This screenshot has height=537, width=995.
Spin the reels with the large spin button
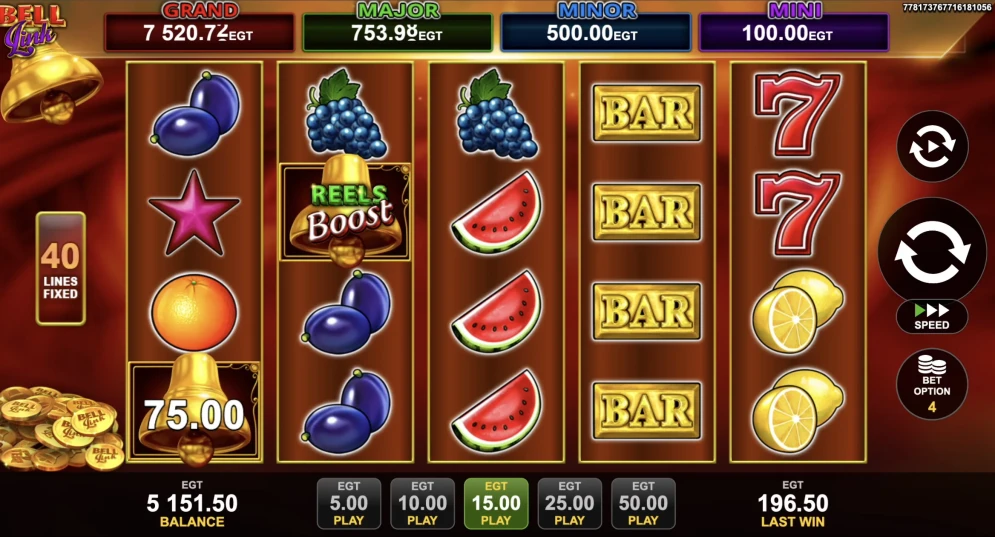(x=931, y=251)
